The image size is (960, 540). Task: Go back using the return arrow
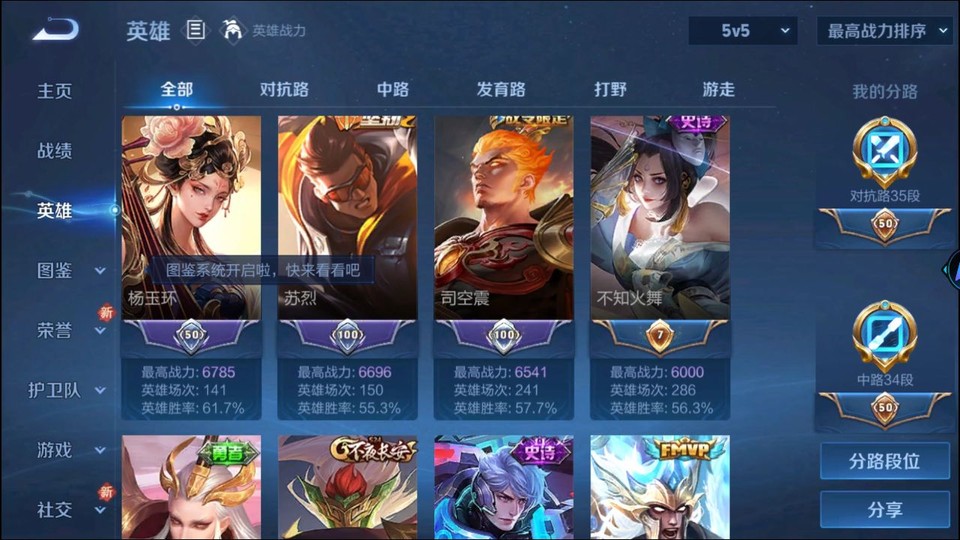(55, 30)
